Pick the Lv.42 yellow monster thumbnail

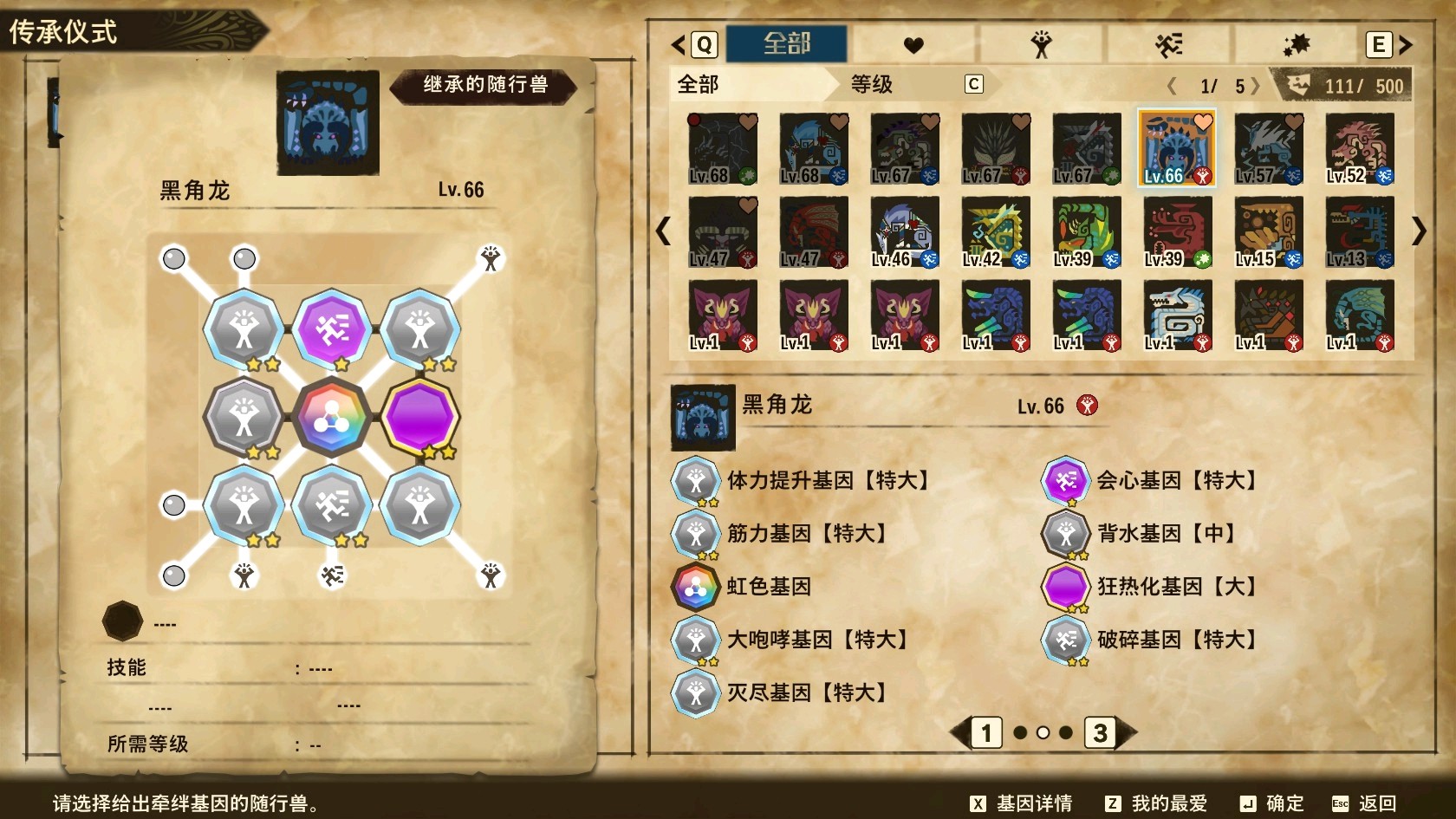pos(995,231)
